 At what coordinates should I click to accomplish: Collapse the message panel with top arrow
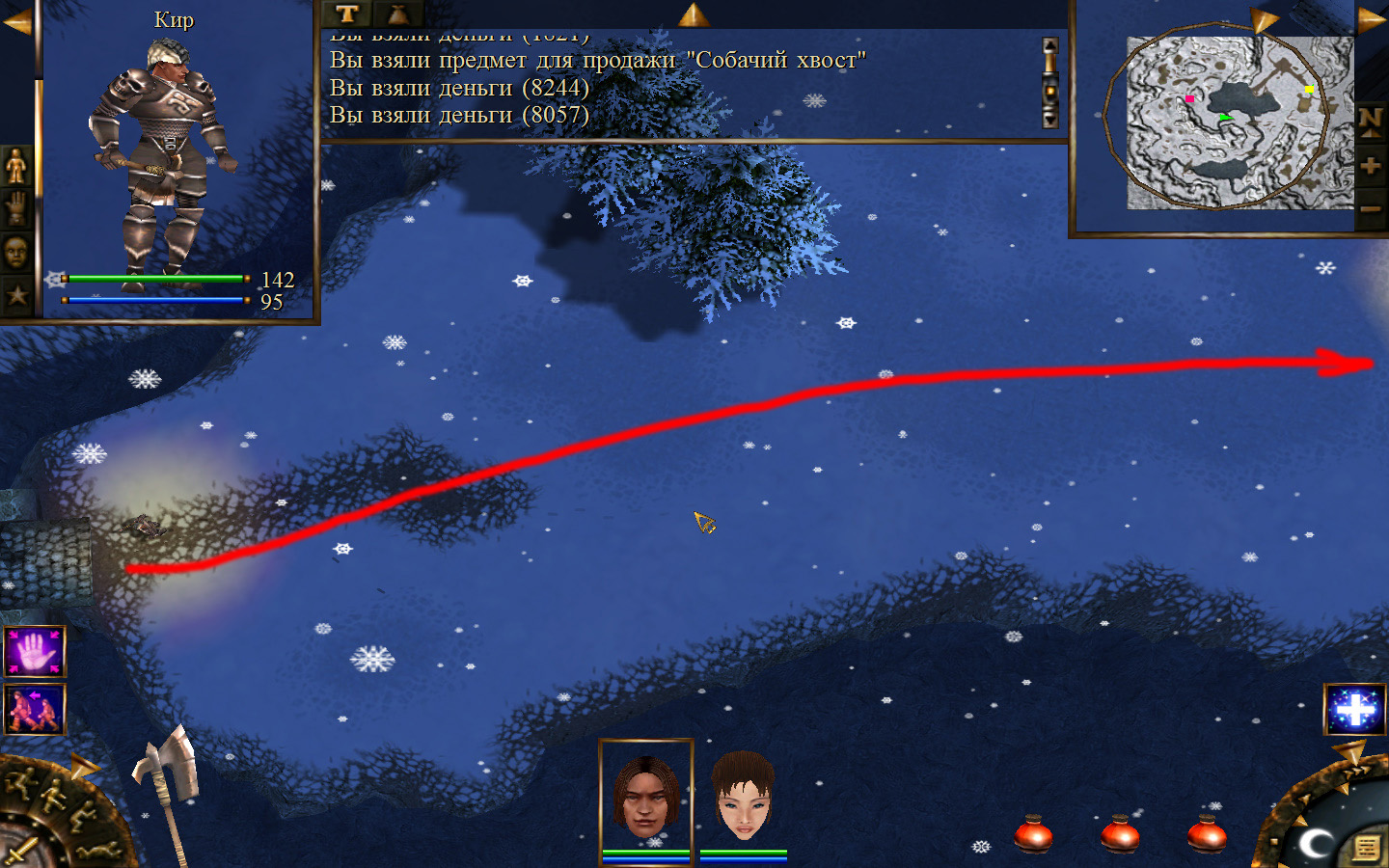point(693,14)
